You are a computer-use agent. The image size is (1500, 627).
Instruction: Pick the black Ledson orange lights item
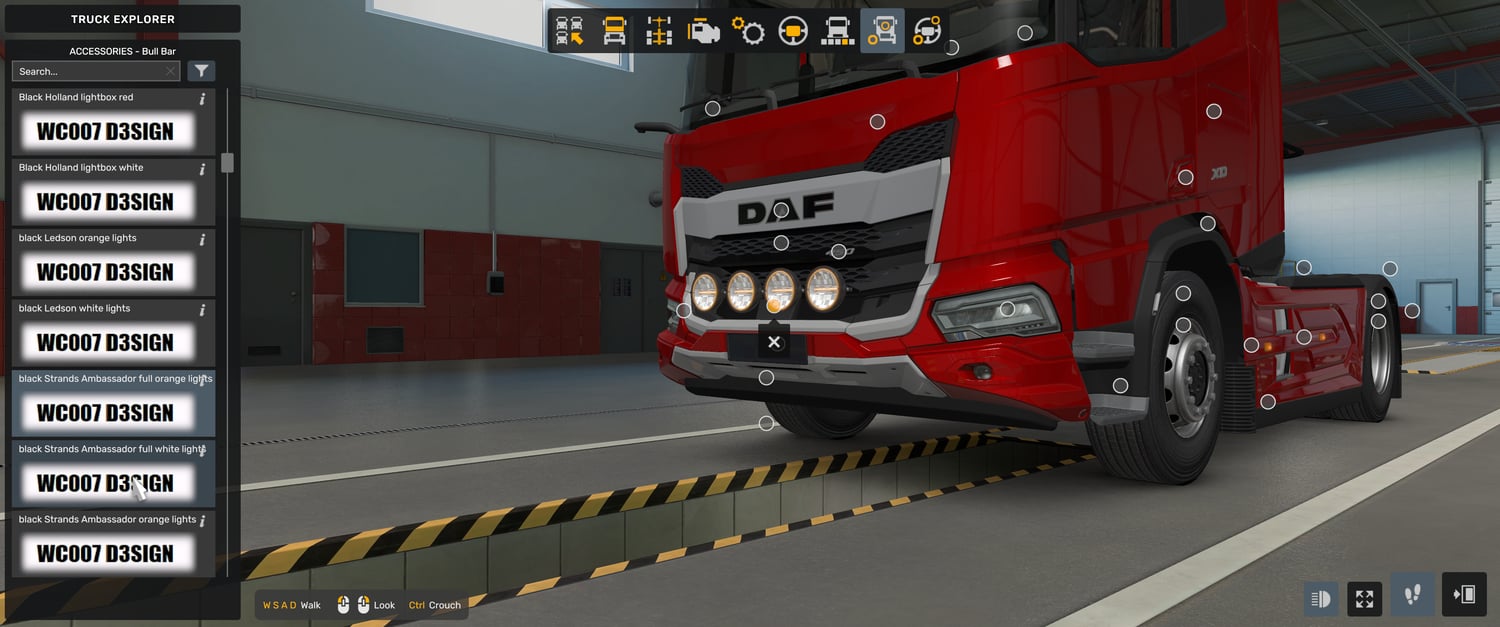(x=105, y=271)
